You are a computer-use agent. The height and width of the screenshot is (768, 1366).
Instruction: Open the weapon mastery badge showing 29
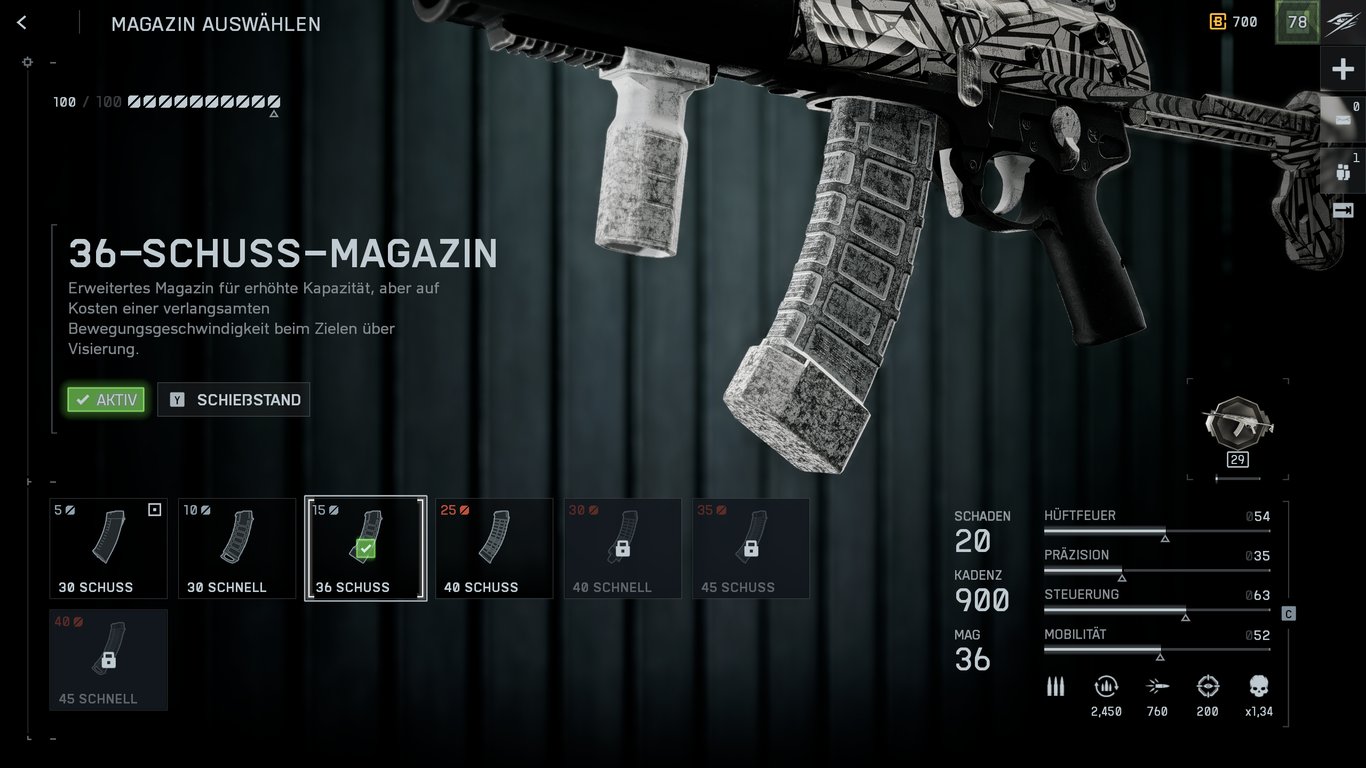(1237, 427)
